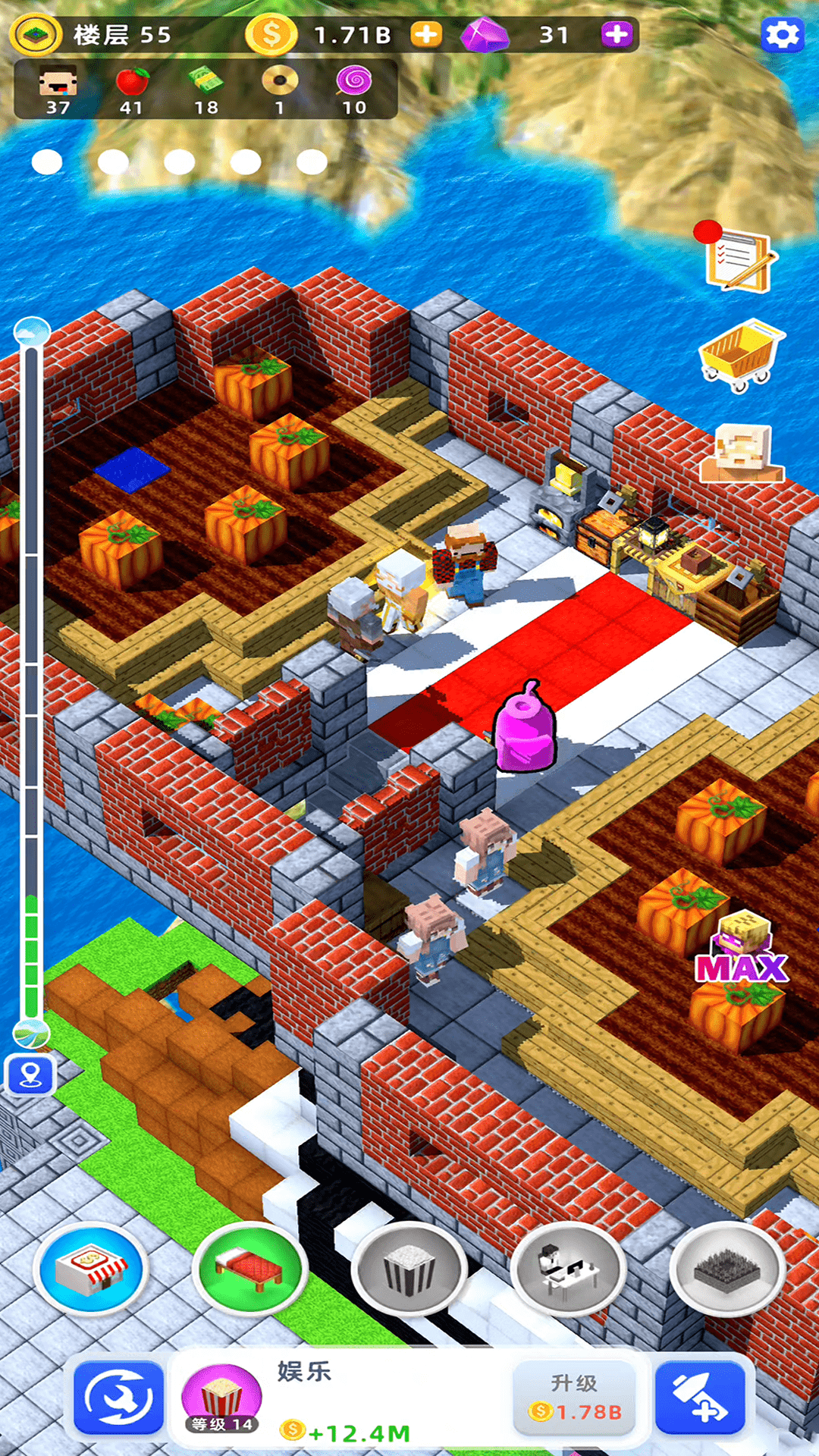This screenshot has height=1456, width=819.
Task: Open the settings gear menu
Action: pyautogui.click(x=782, y=35)
